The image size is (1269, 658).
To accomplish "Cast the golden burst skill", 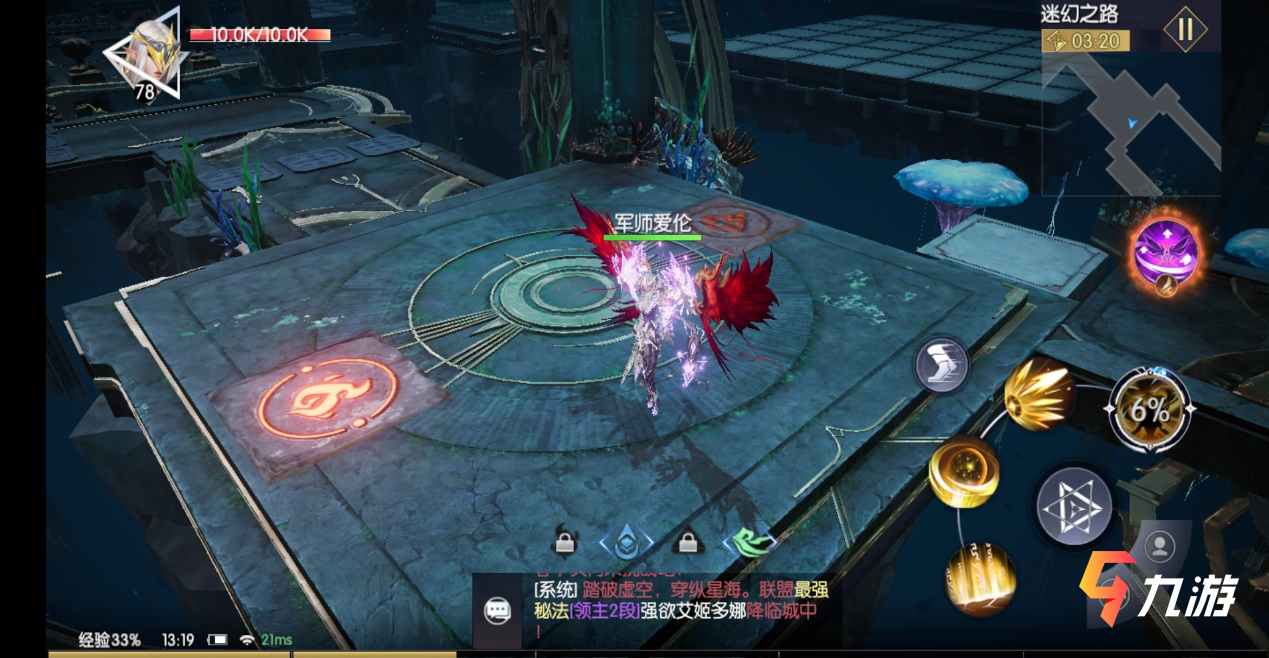I will point(1037,392).
